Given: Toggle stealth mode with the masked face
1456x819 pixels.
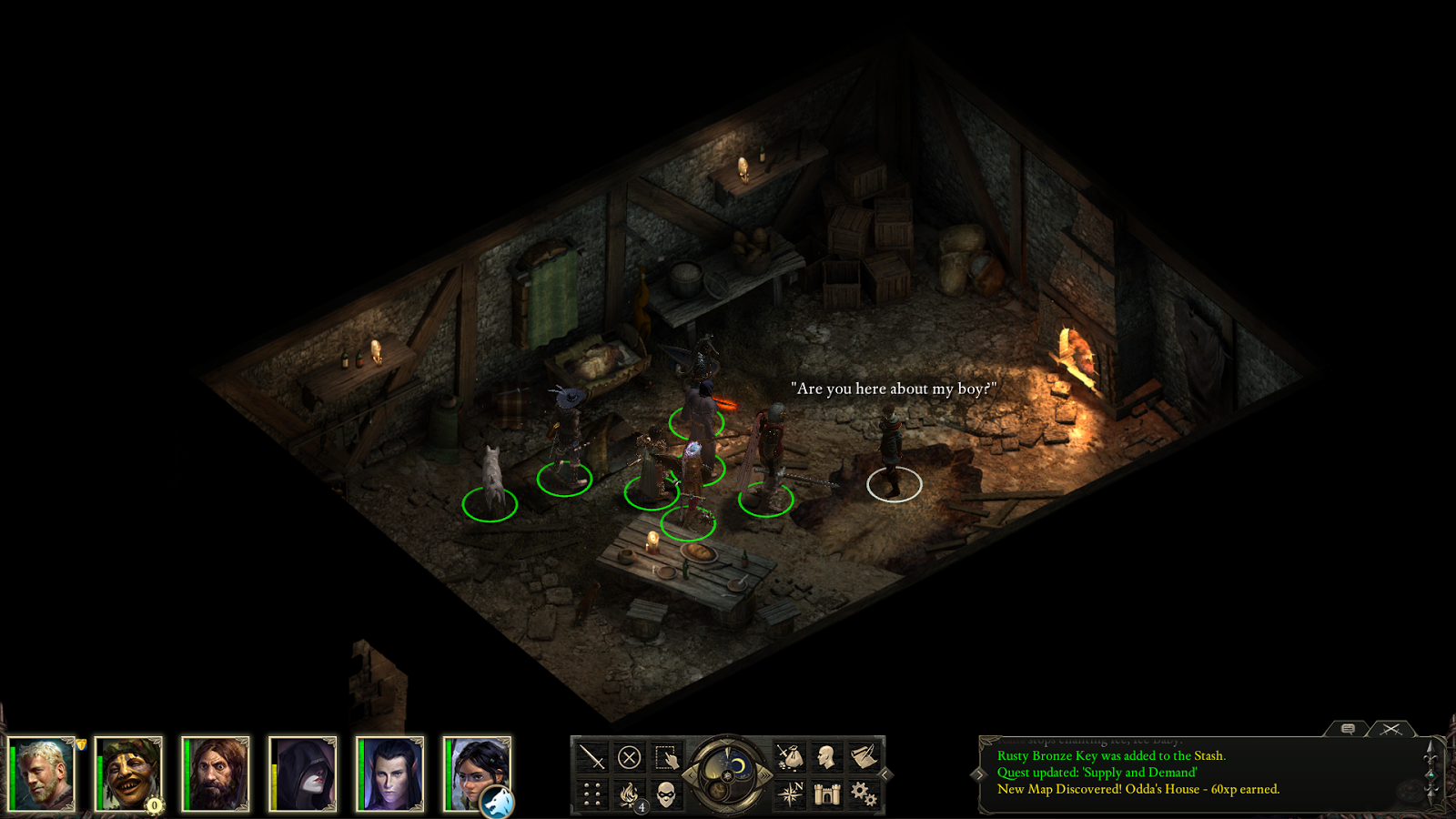Looking at the screenshot, I should (x=665, y=794).
